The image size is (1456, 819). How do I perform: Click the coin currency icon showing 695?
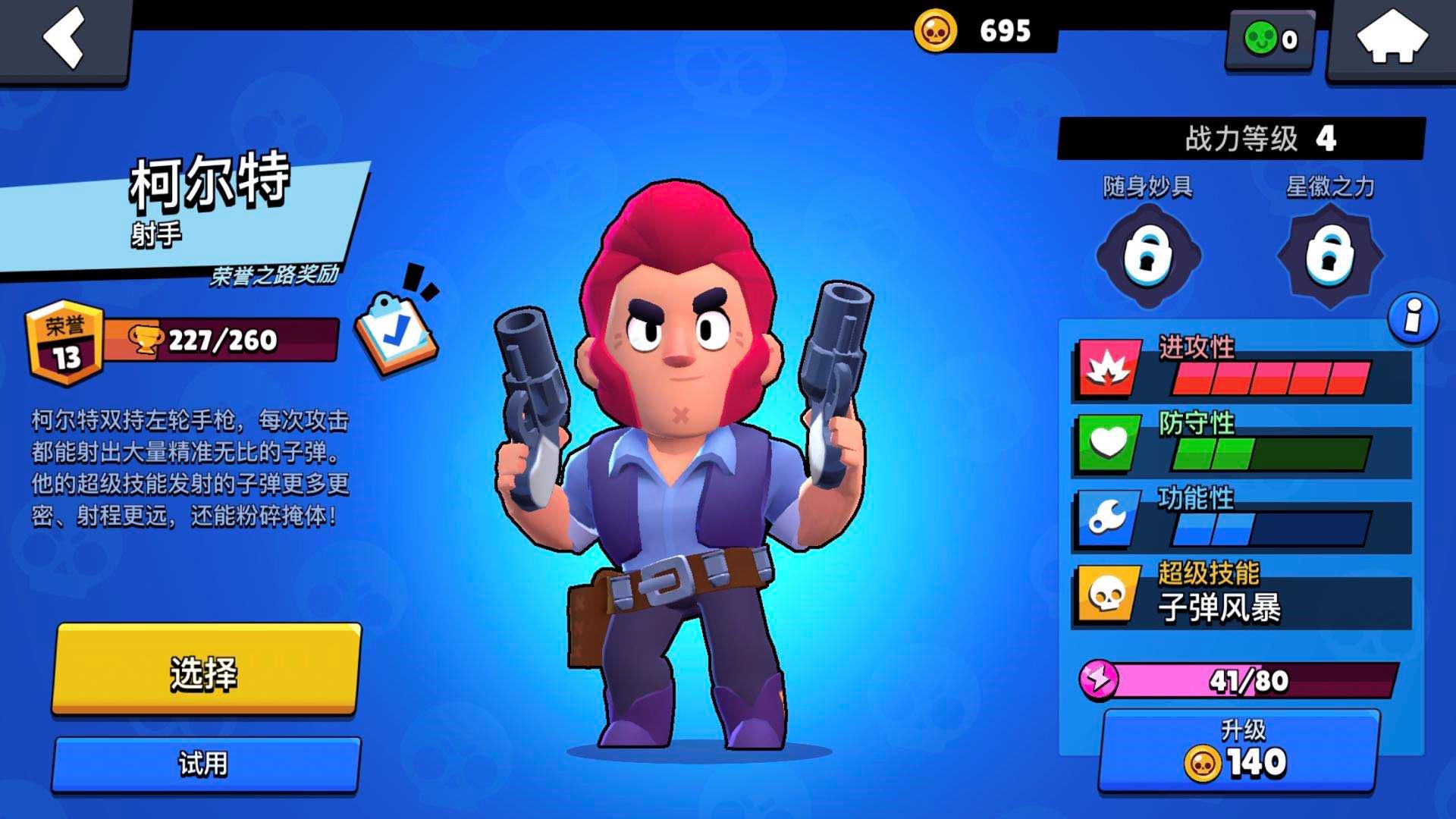(935, 31)
